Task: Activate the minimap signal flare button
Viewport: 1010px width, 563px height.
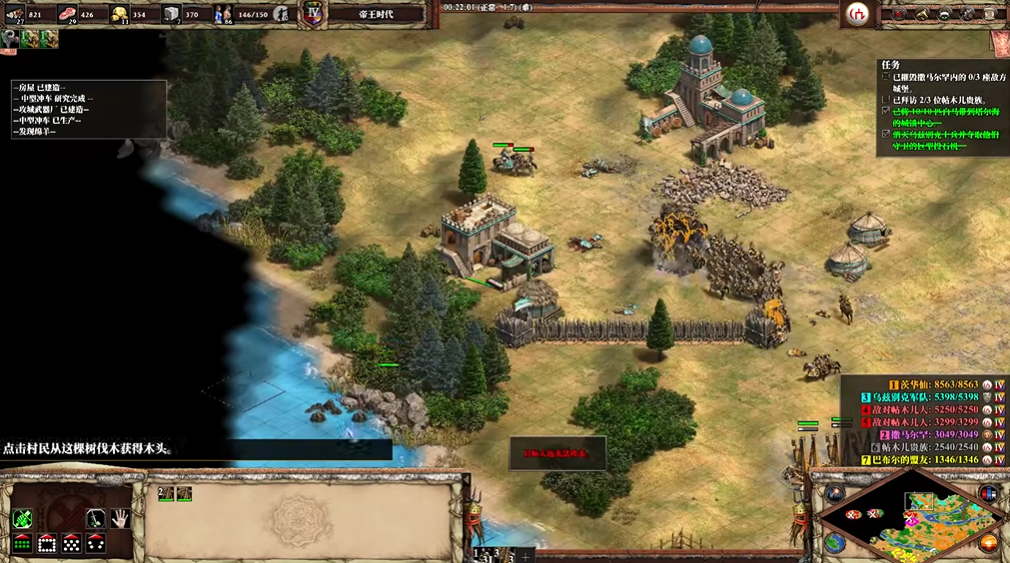Action: pos(835,494)
